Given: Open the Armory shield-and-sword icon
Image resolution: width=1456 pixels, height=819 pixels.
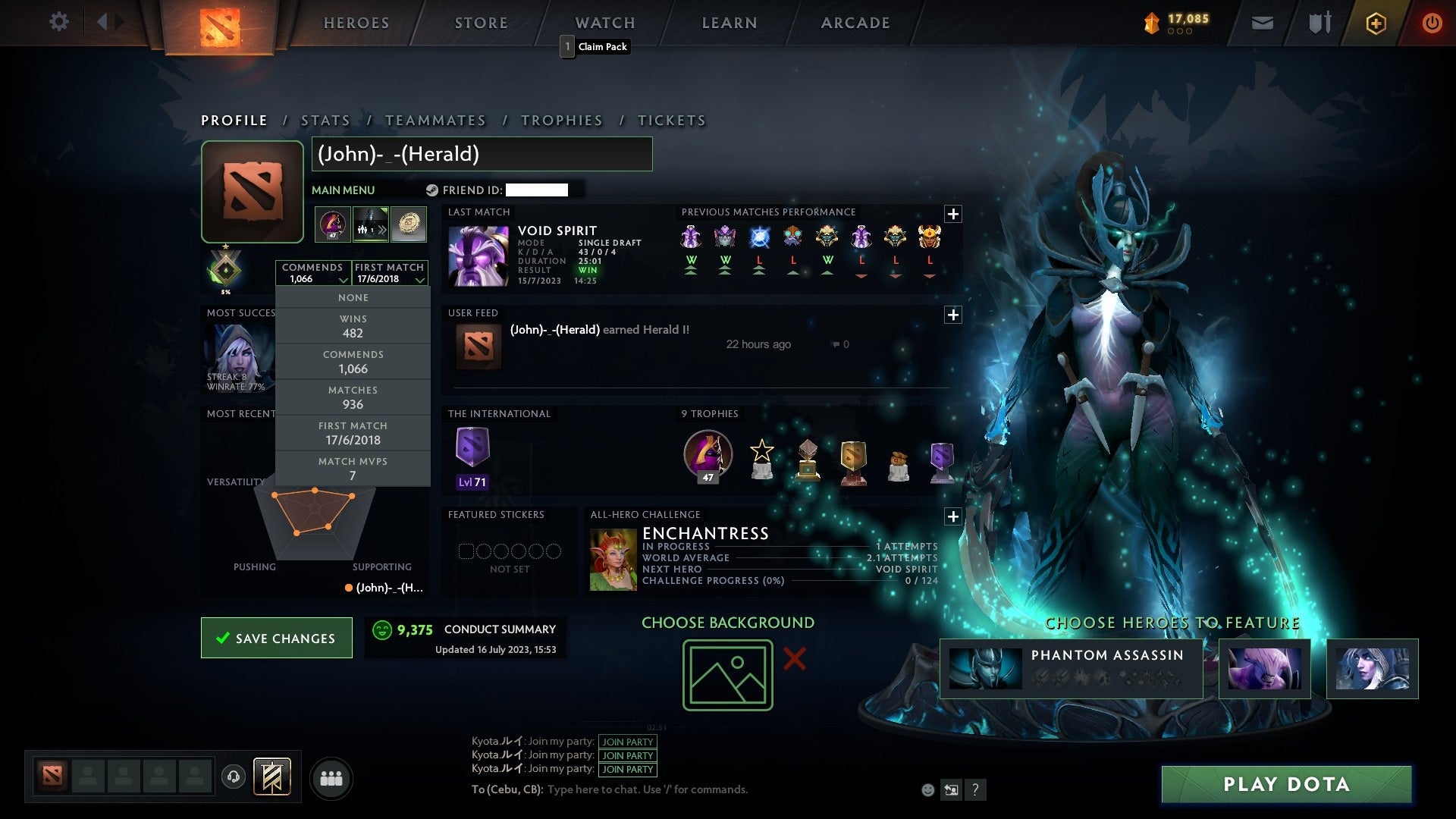Looking at the screenshot, I should tap(1319, 23).
